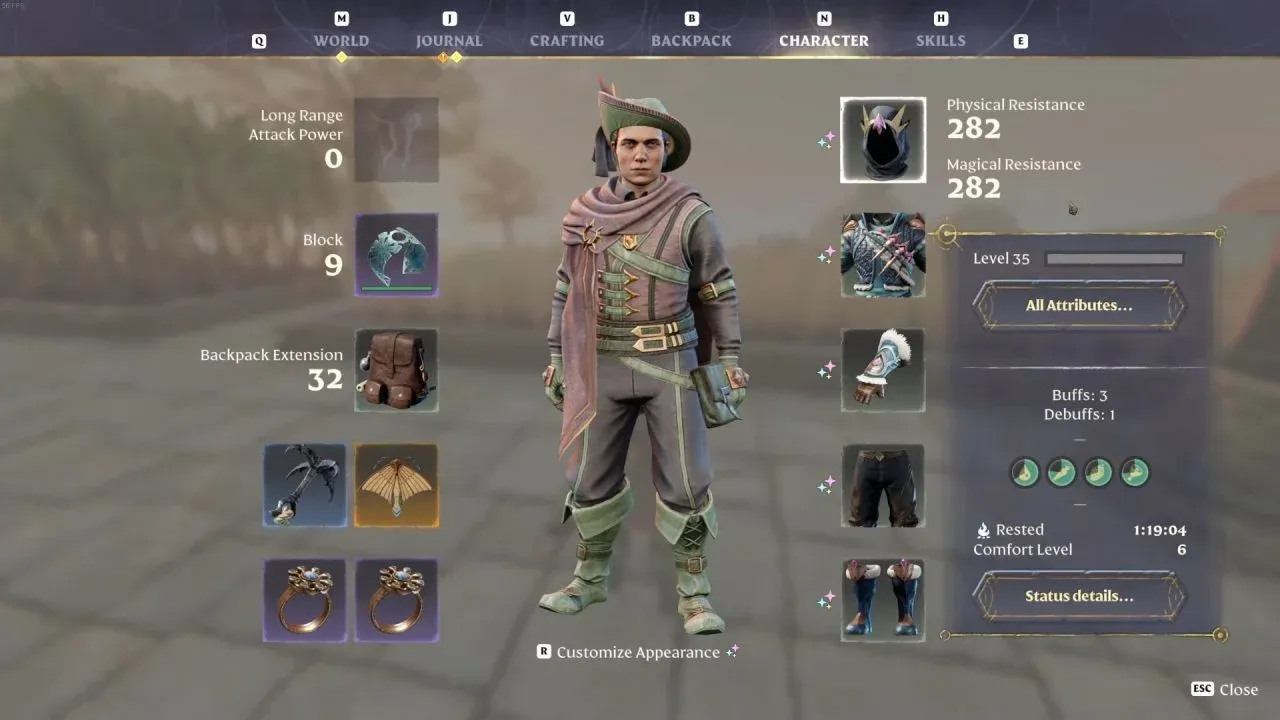This screenshot has height=720, width=1280.
Task: Select the hooded helmet slot
Action: 883,140
